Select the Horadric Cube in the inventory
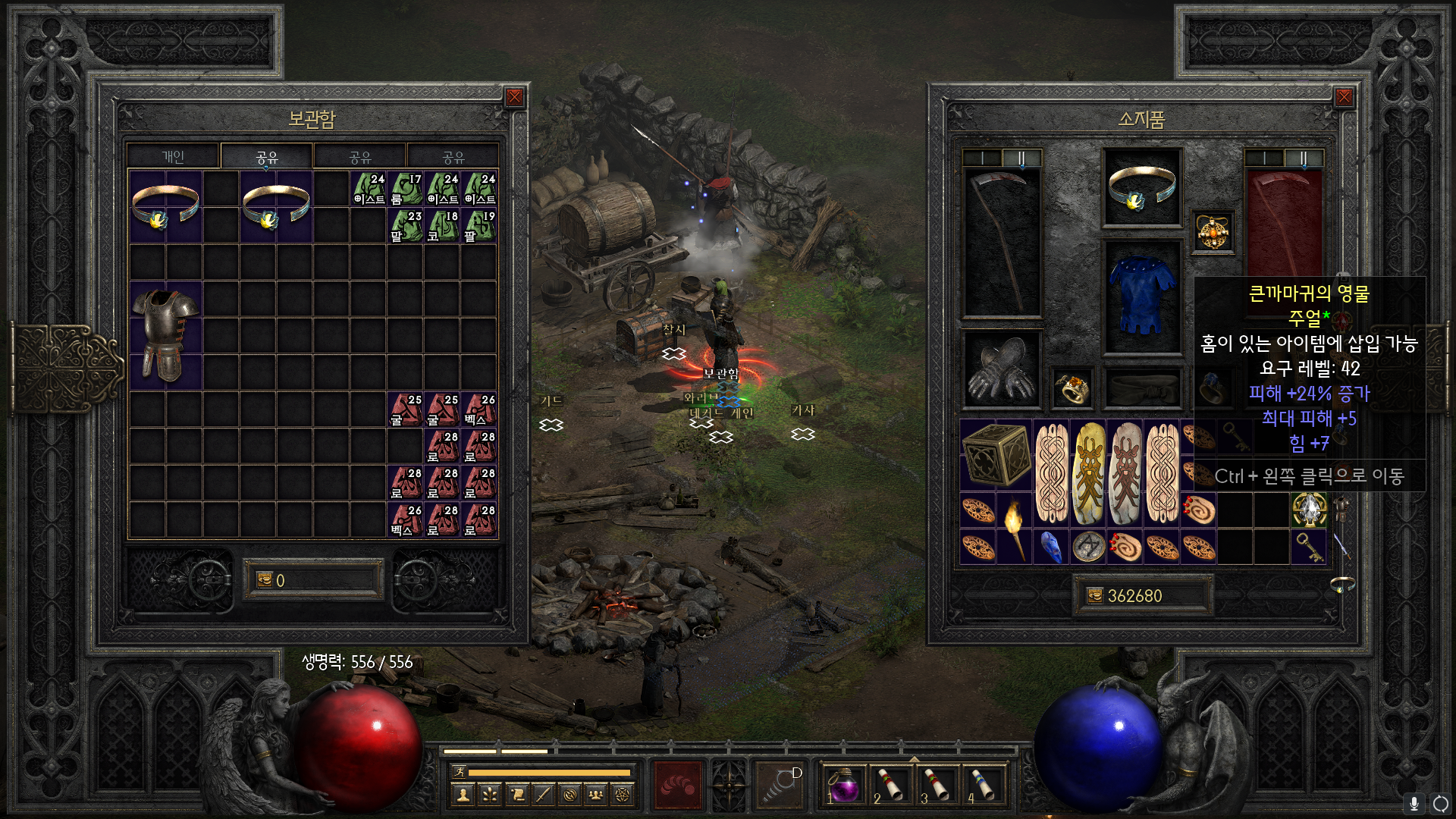1456x819 pixels. pyautogui.click(x=996, y=454)
